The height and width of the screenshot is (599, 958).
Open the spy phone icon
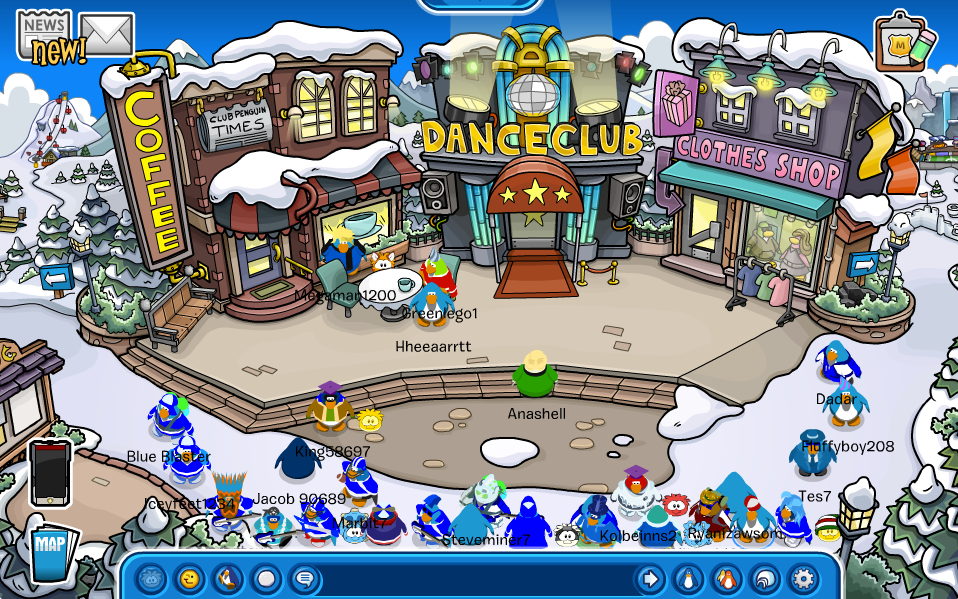coord(50,473)
